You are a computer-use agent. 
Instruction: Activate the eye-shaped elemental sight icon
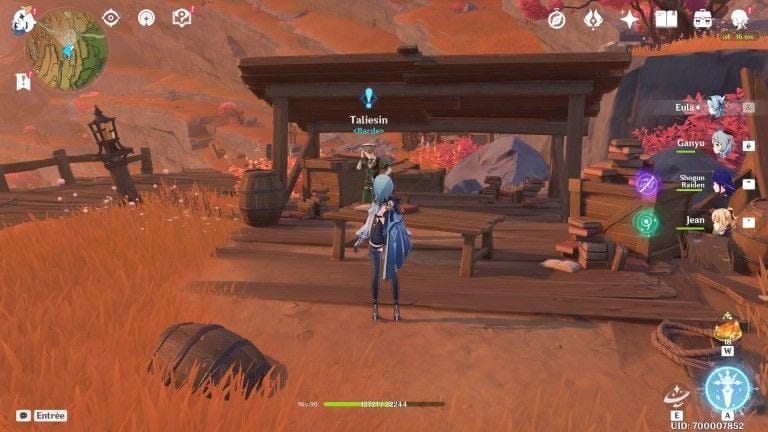(x=111, y=17)
